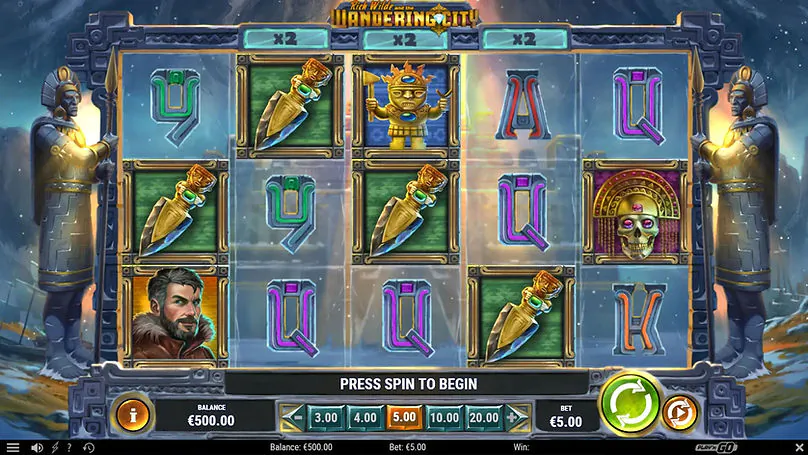Switch the bet to 20.00
The width and height of the screenshot is (808, 455).
click(x=483, y=416)
